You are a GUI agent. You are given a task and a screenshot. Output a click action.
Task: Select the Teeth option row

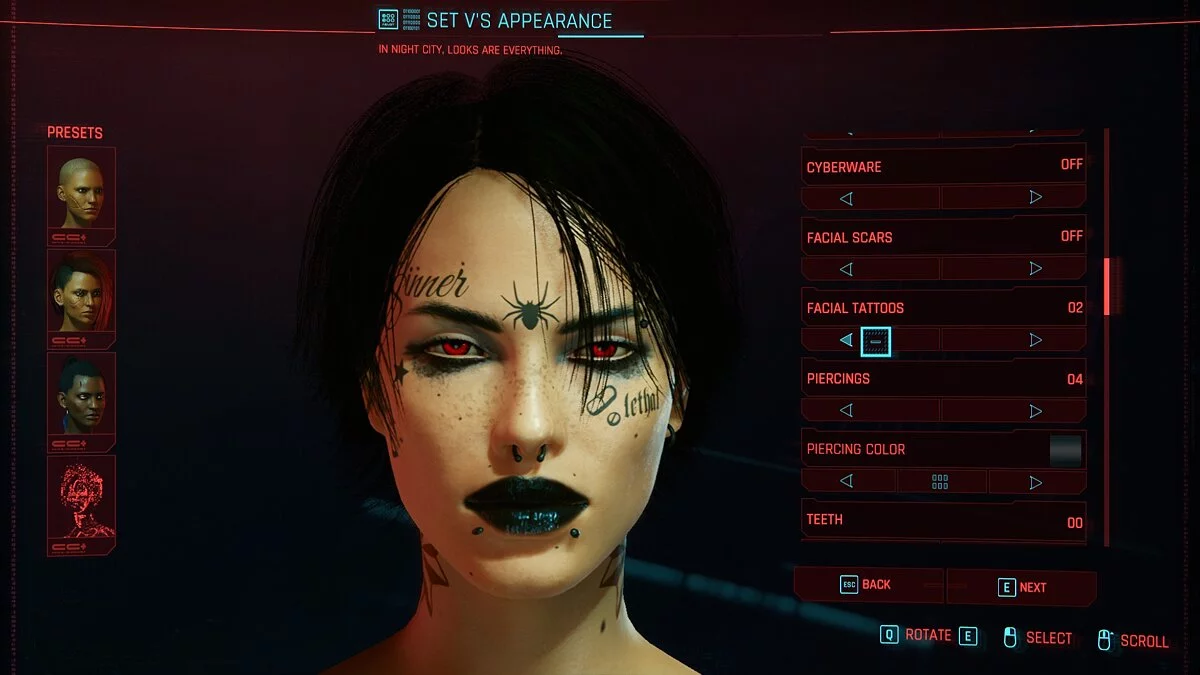tap(944, 521)
